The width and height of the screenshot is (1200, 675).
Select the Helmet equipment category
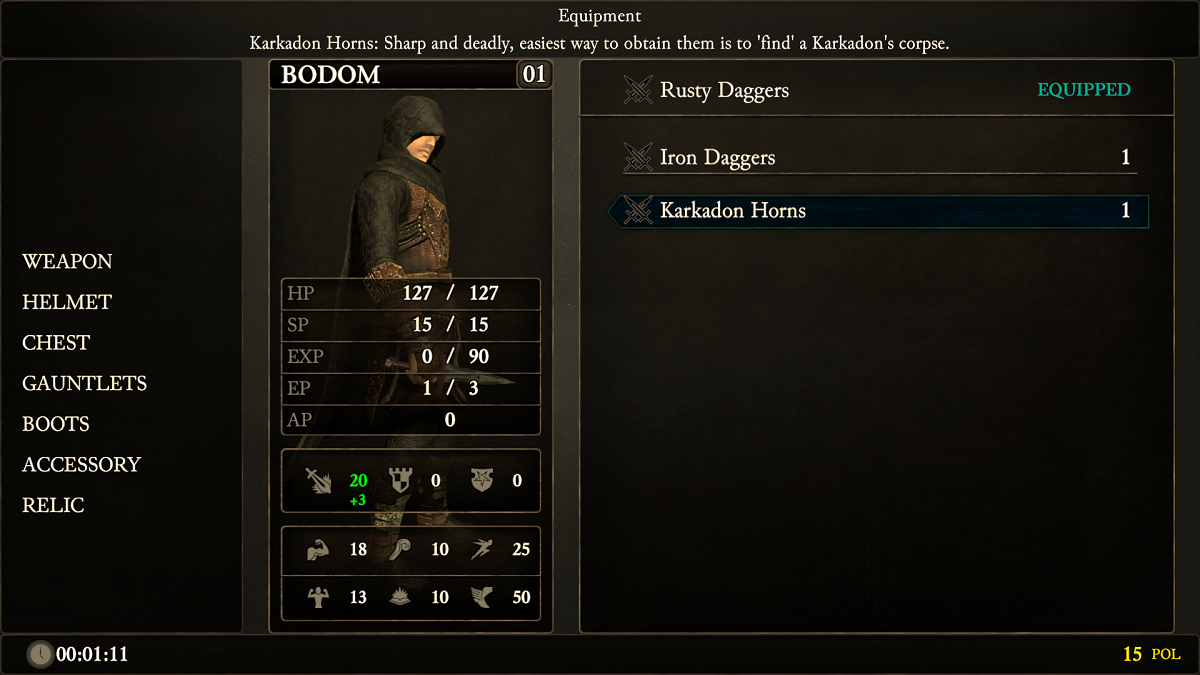pos(67,302)
